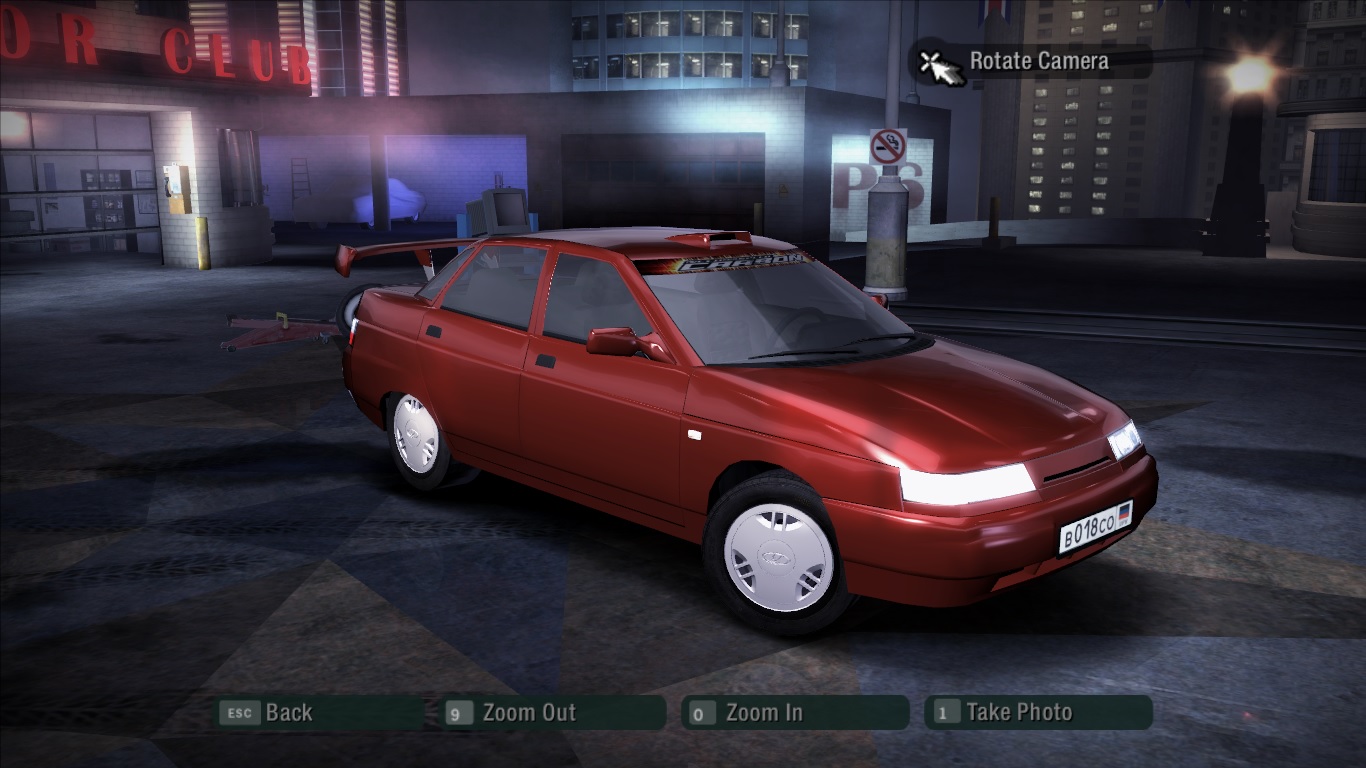Click the Zoom In prompt label
The height and width of the screenshot is (768, 1366).
[x=762, y=713]
